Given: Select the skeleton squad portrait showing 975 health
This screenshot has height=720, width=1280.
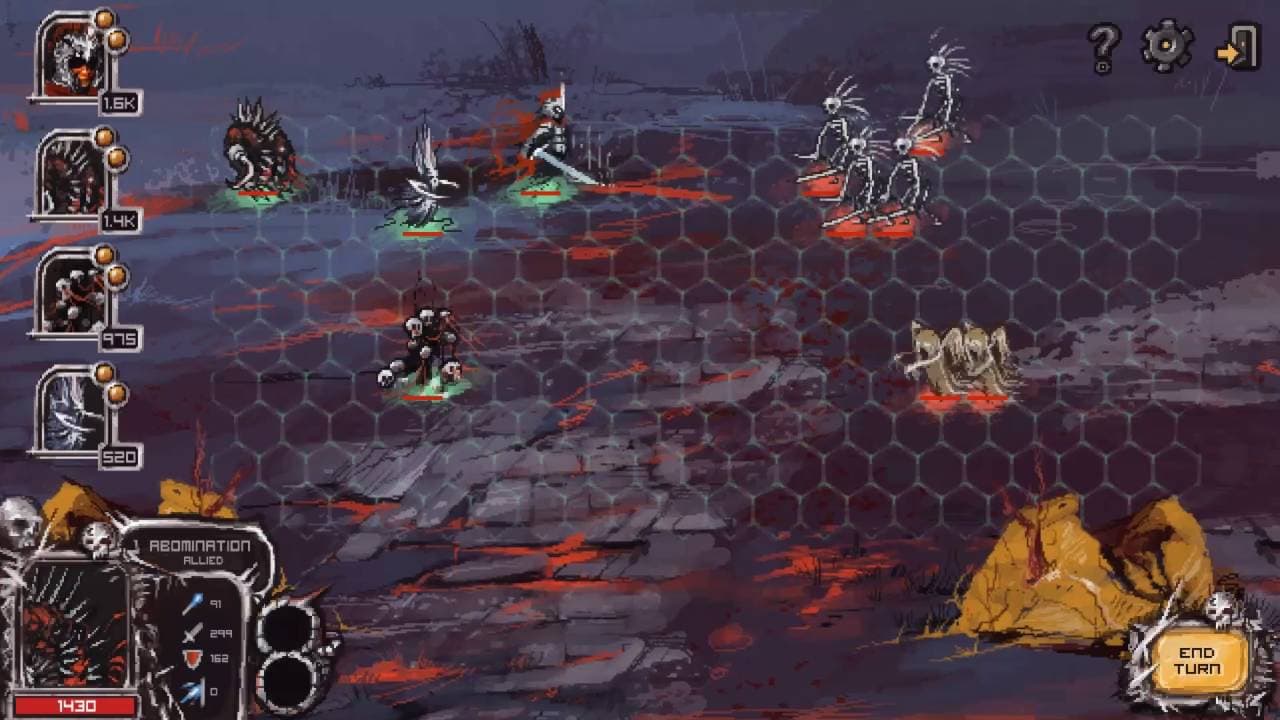Looking at the screenshot, I should [x=70, y=295].
